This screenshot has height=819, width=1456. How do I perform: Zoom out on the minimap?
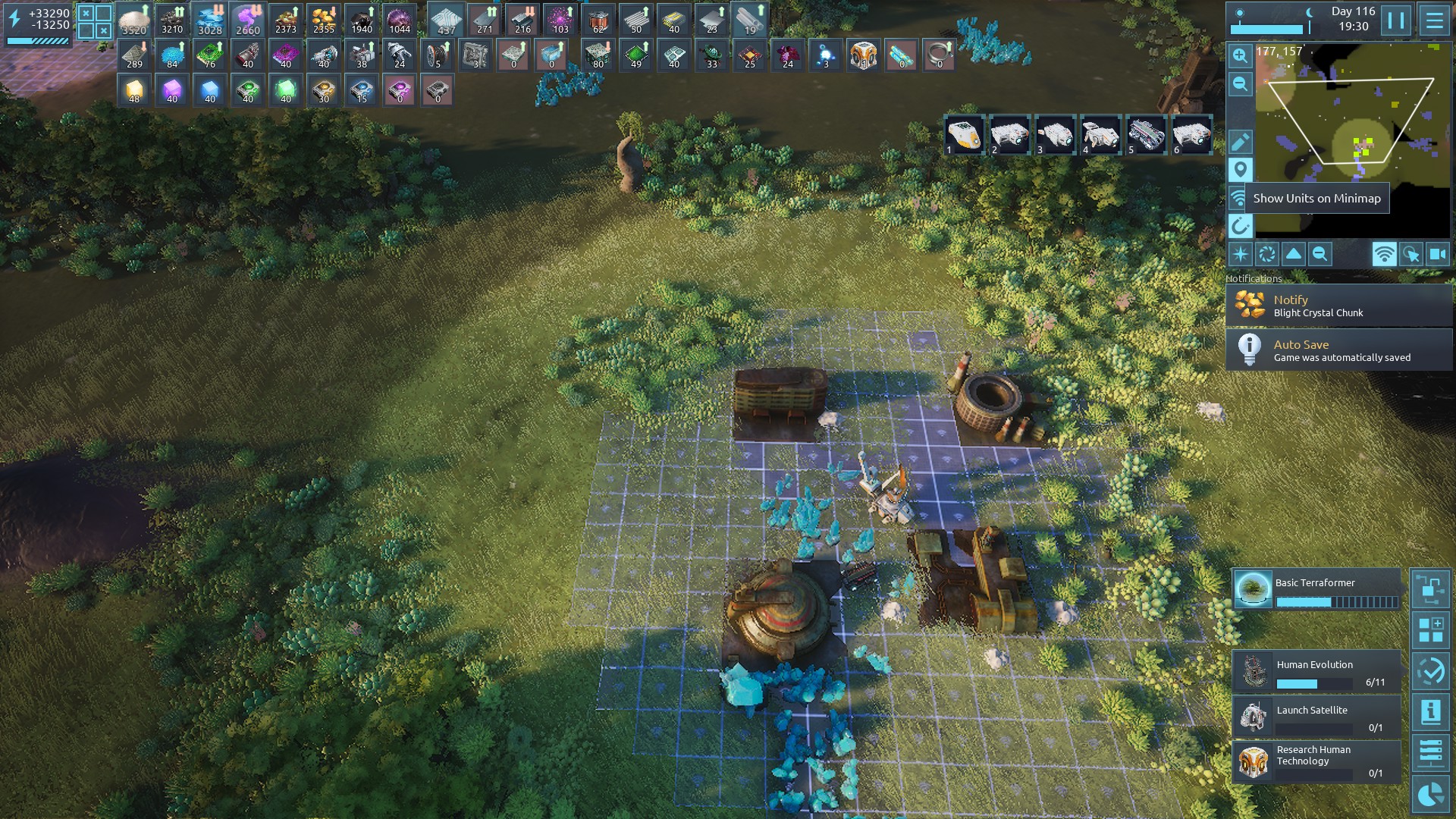tap(1240, 83)
